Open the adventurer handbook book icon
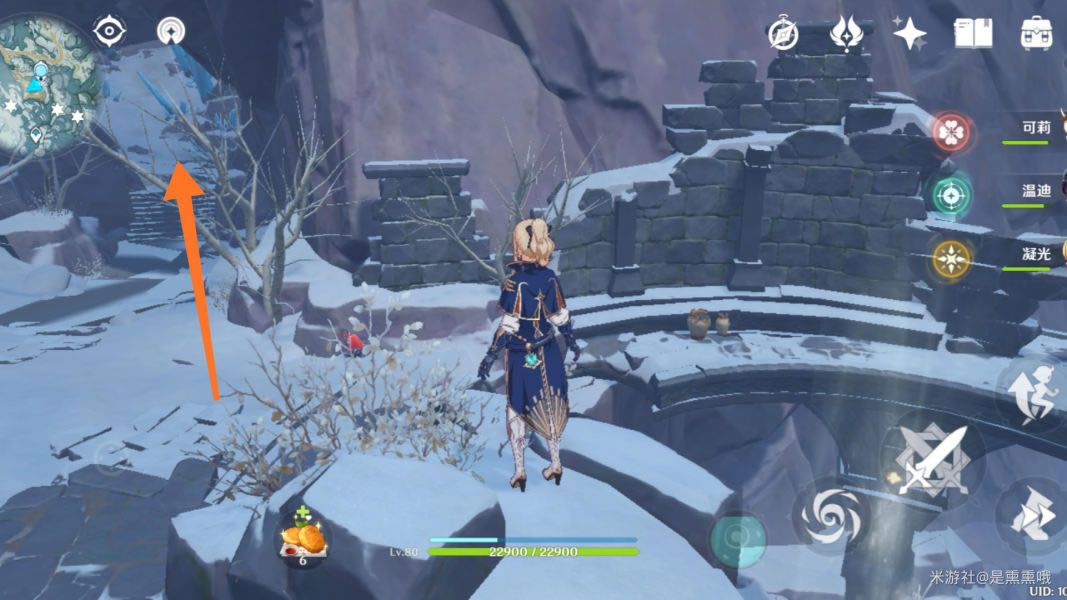The width and height of the screenshot is (1067, 600). (x=972, y=33)
